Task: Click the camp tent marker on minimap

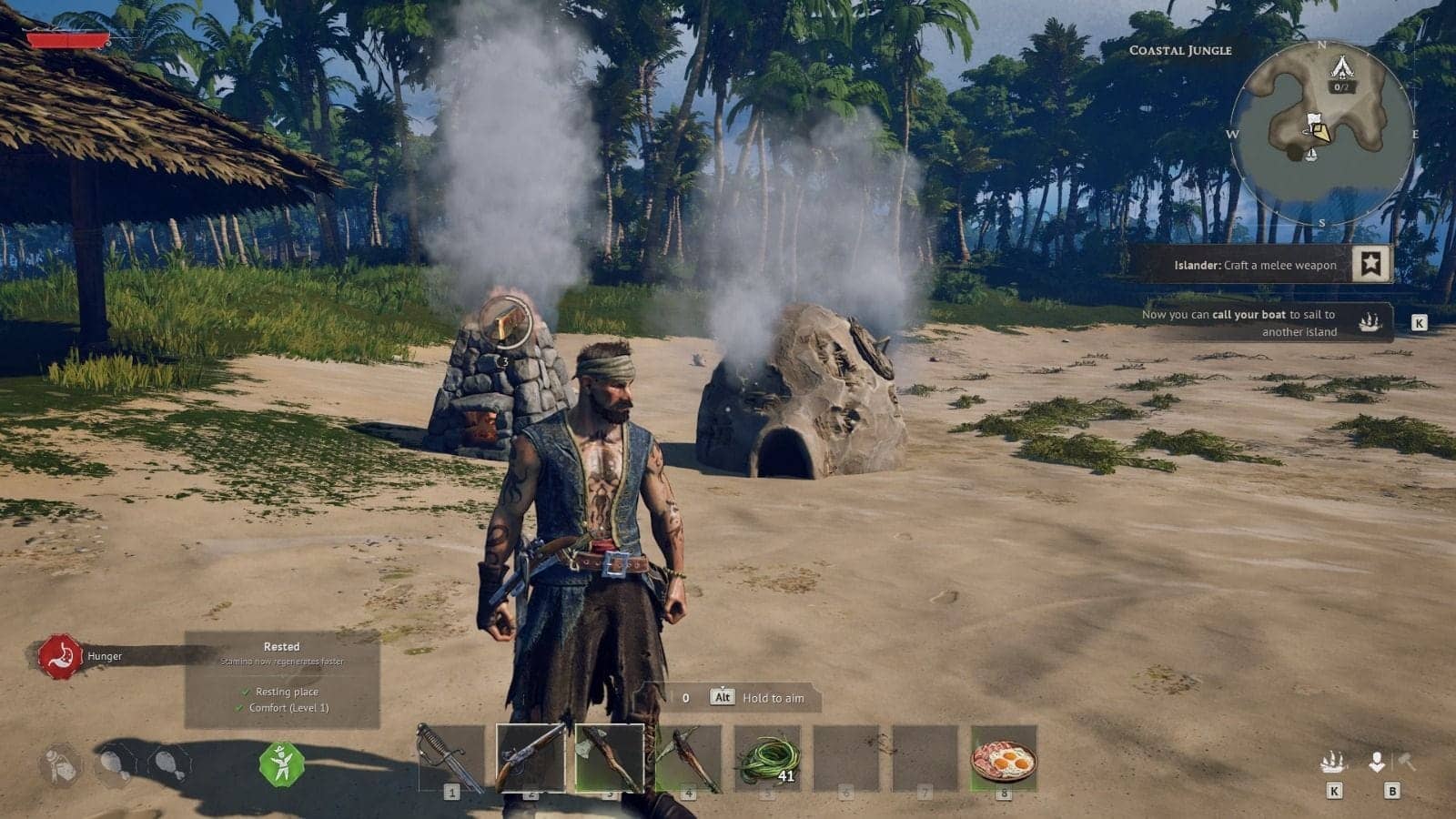Action: [1340, 66]
